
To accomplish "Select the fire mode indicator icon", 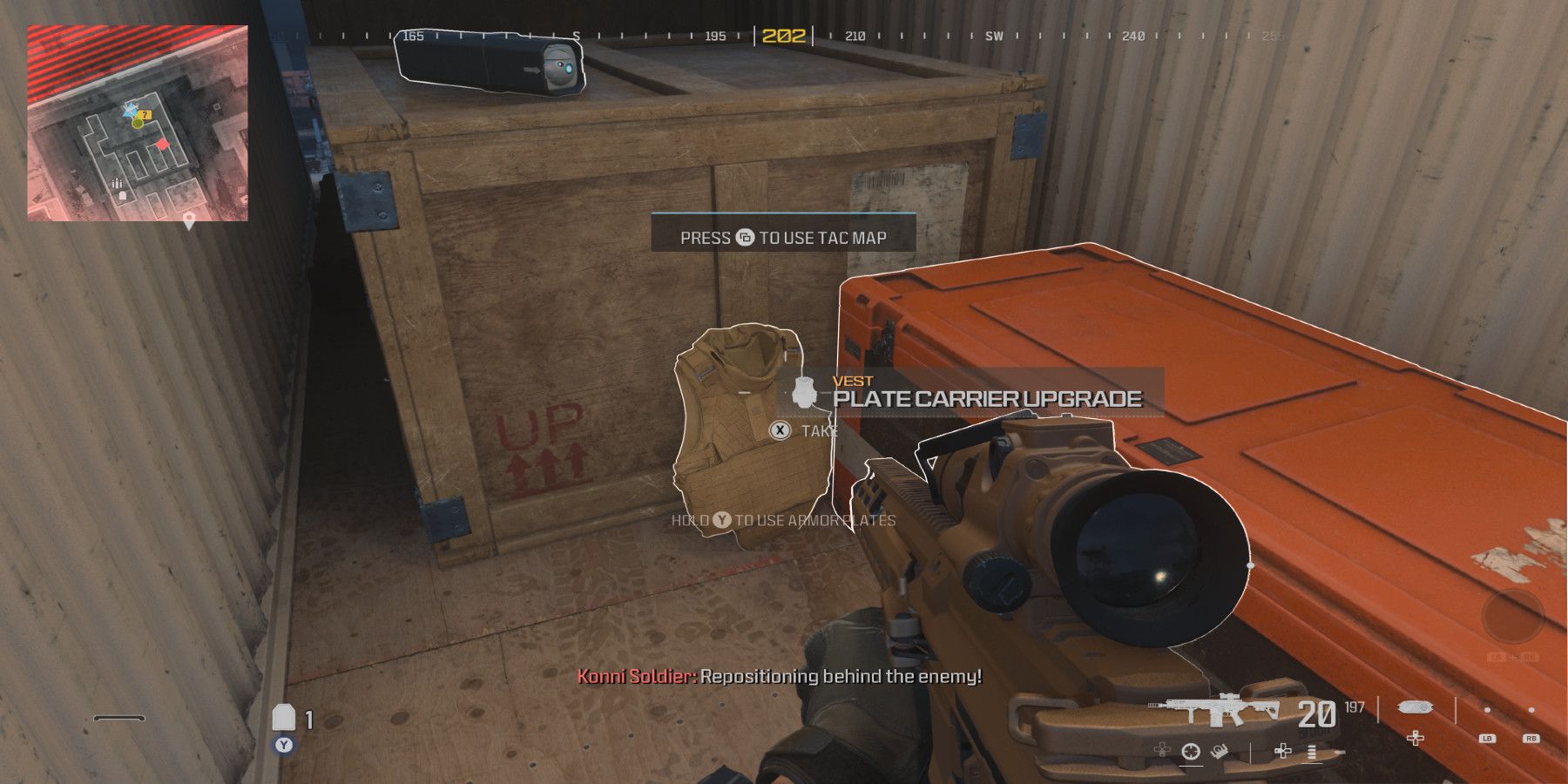I will (x=1312, y=753).
